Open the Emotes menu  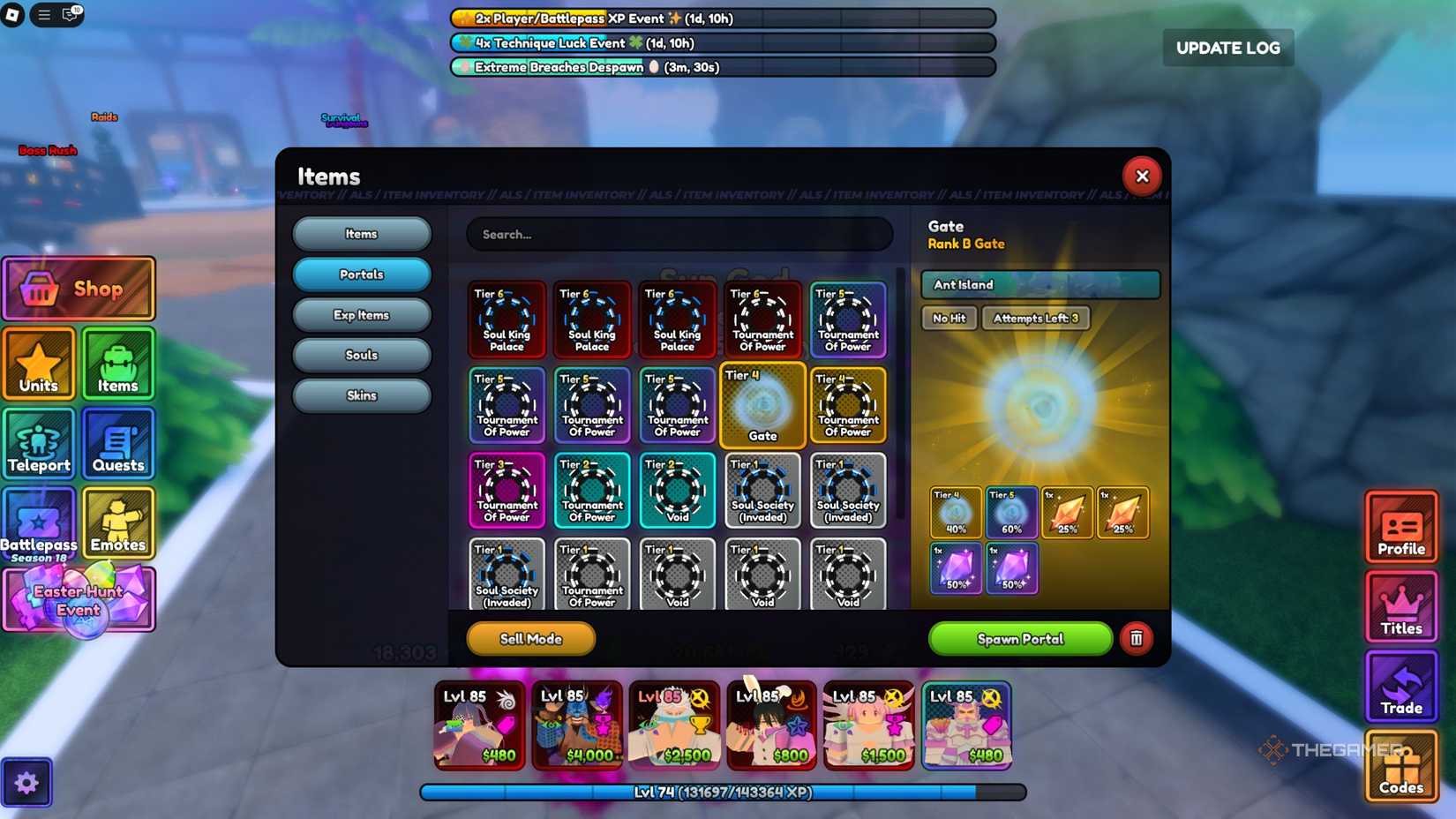click(118, 524)
